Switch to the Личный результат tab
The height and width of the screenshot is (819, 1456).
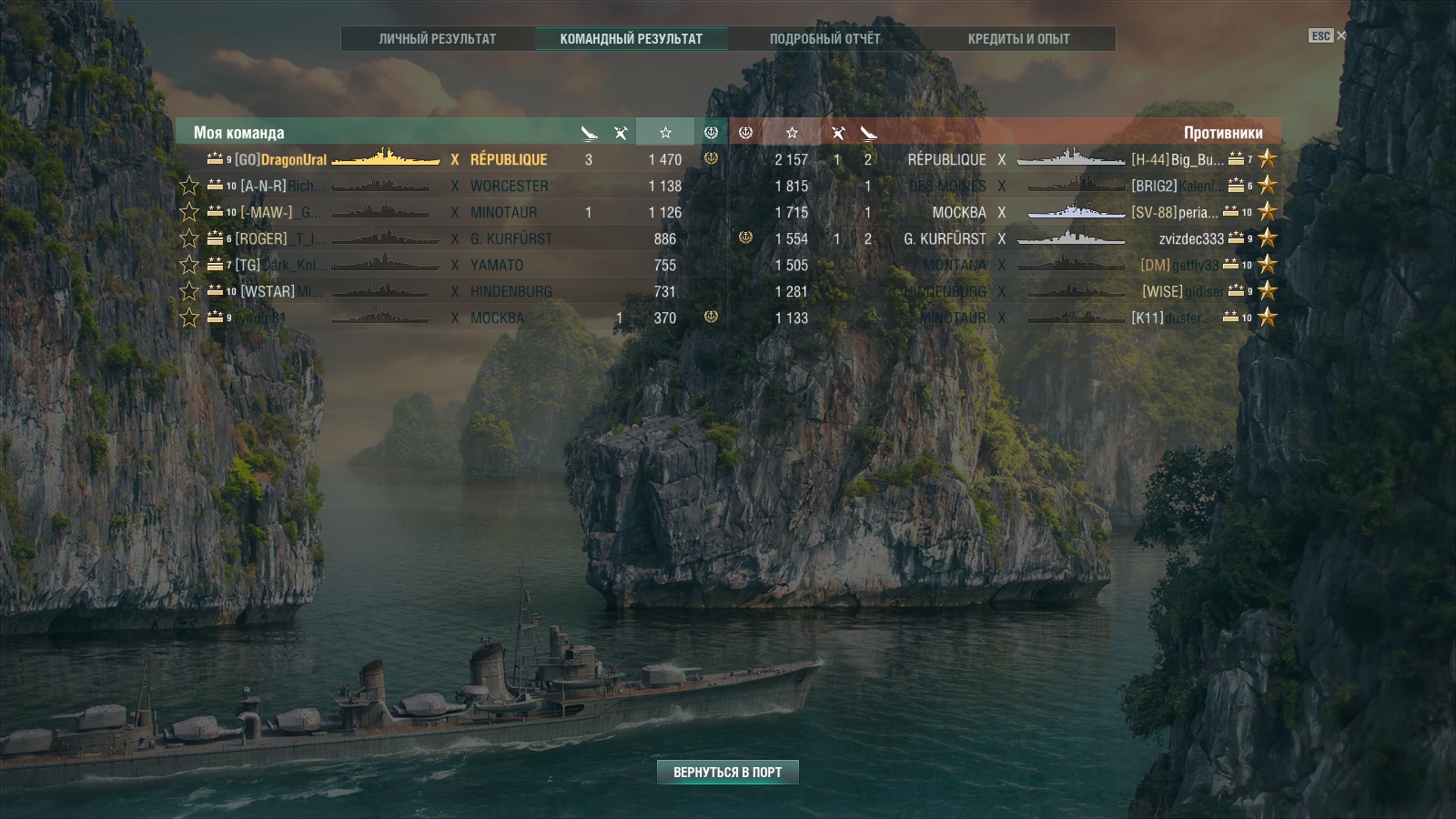tap(438, 39)
